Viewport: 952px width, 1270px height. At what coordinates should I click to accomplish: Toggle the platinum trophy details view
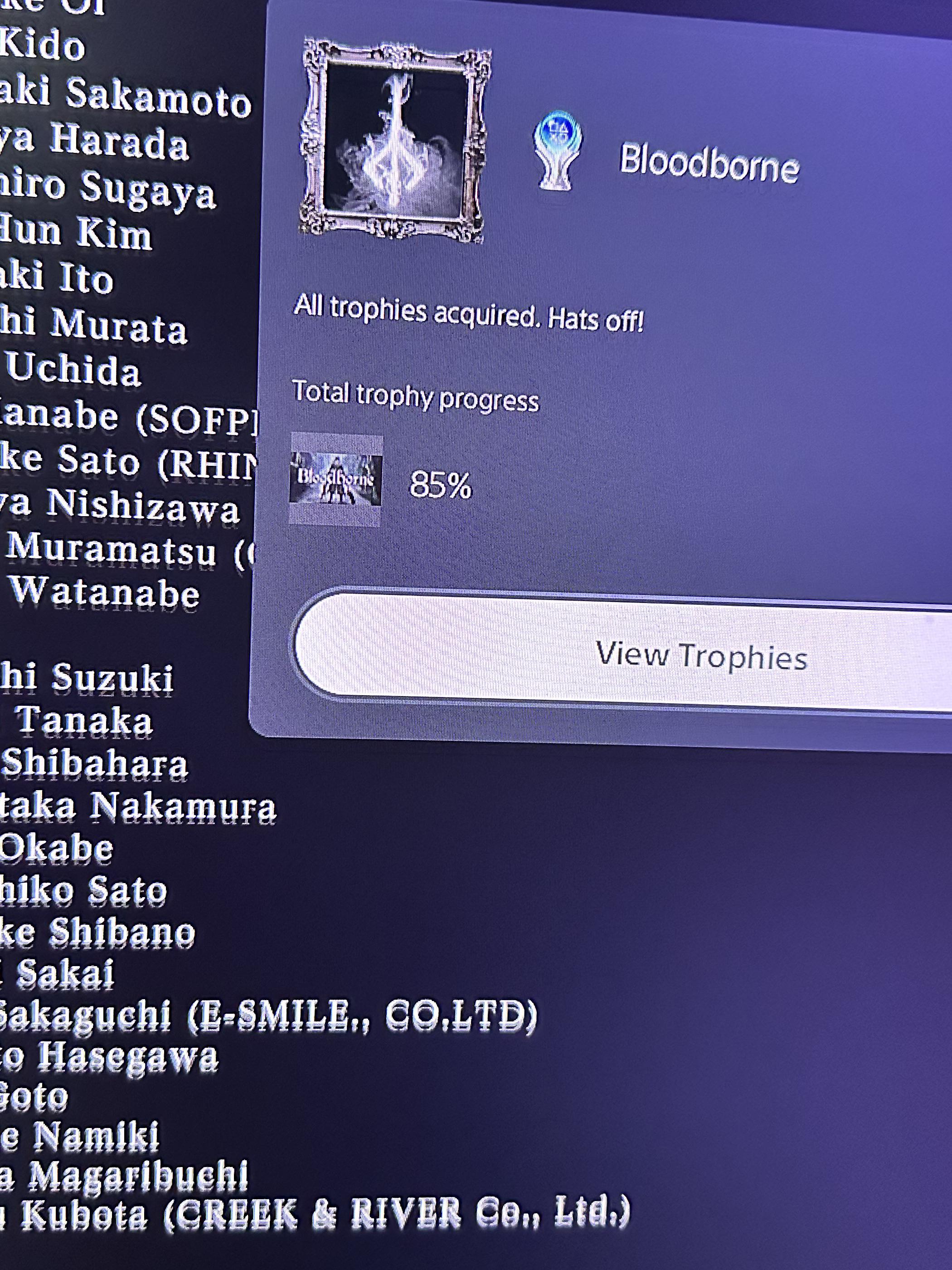(x=558, y=151)
